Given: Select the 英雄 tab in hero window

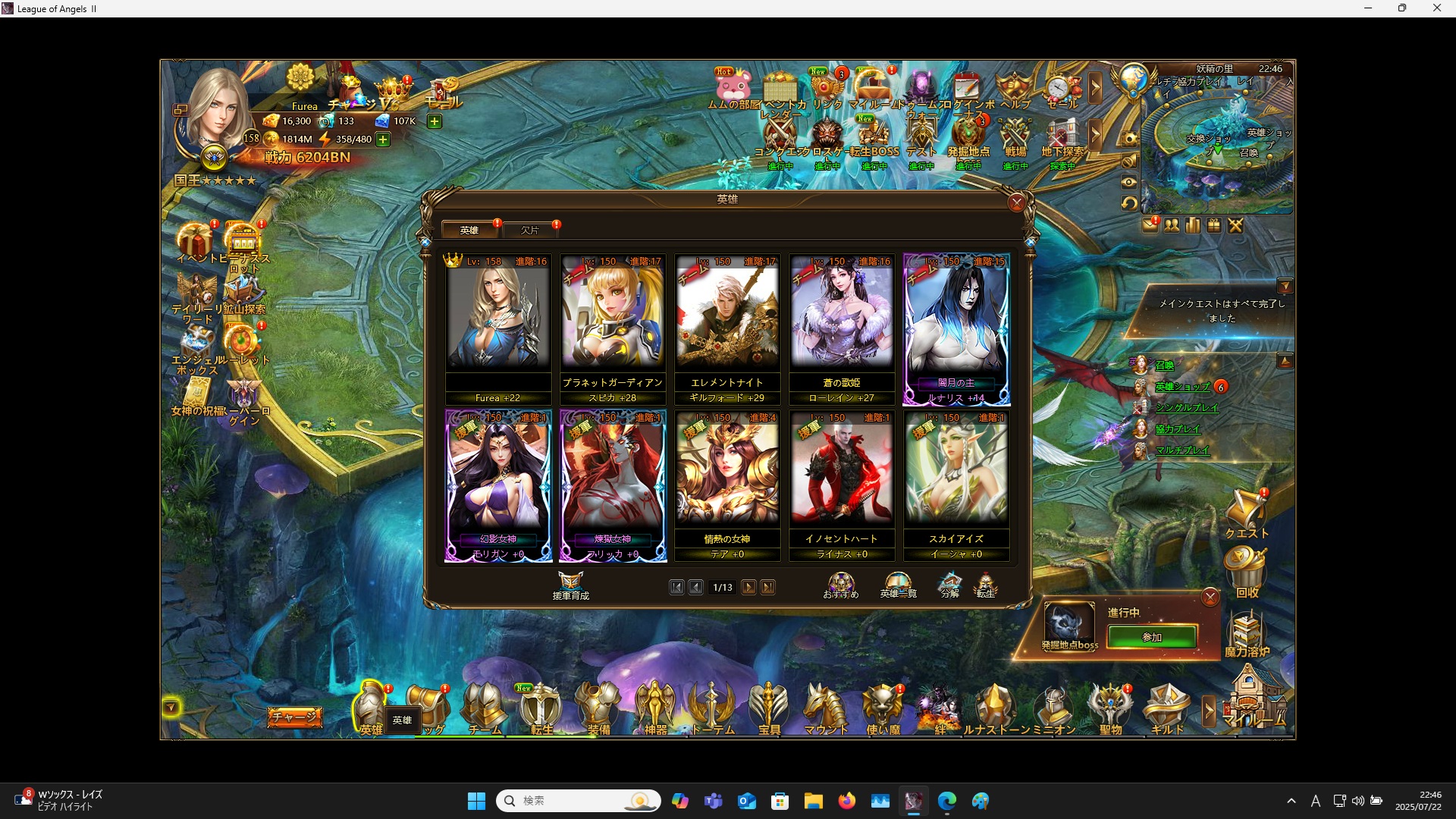Looking at the screenshot, I should coord(470,230).
